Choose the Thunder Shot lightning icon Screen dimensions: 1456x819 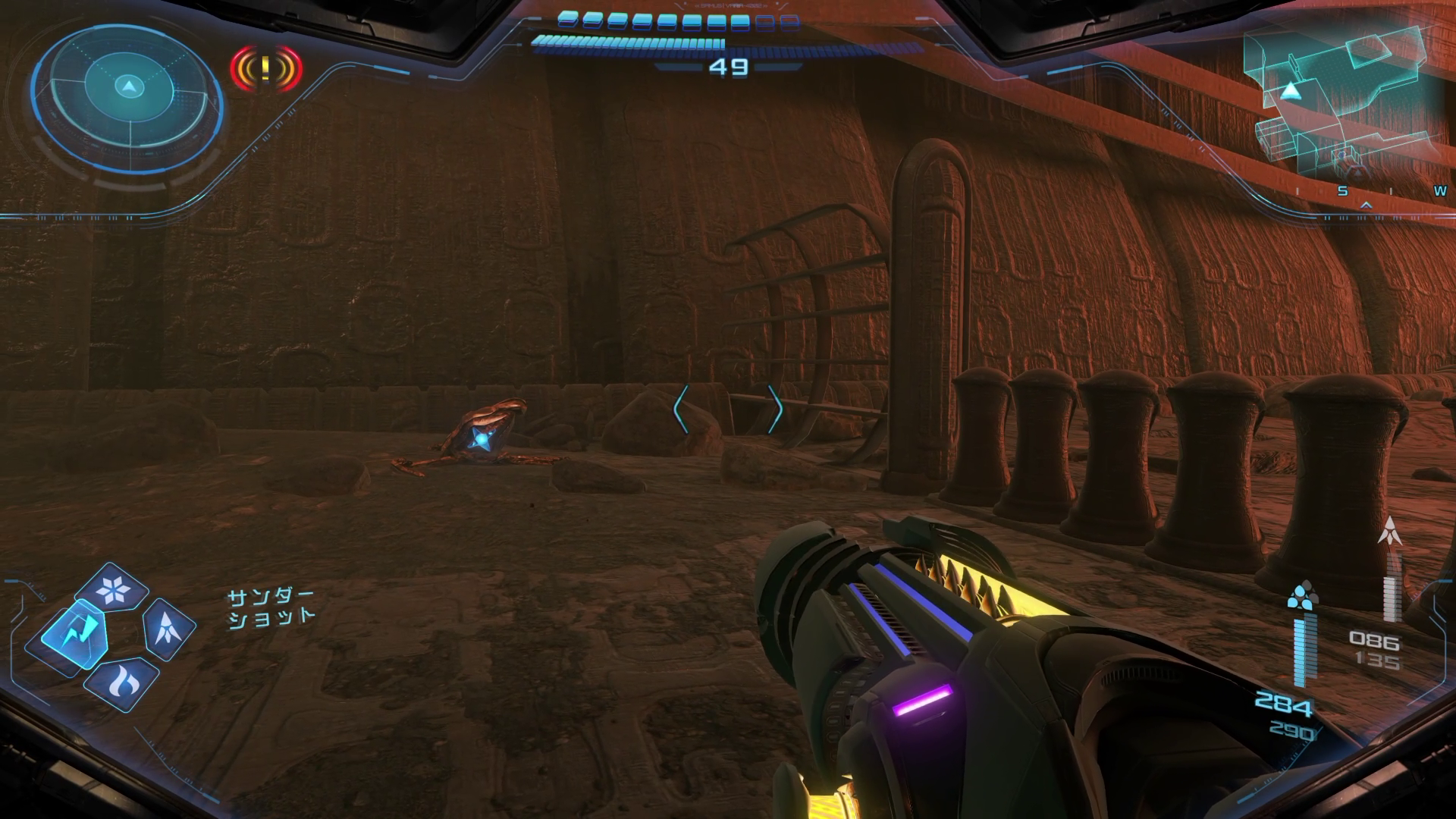point(76,635)
